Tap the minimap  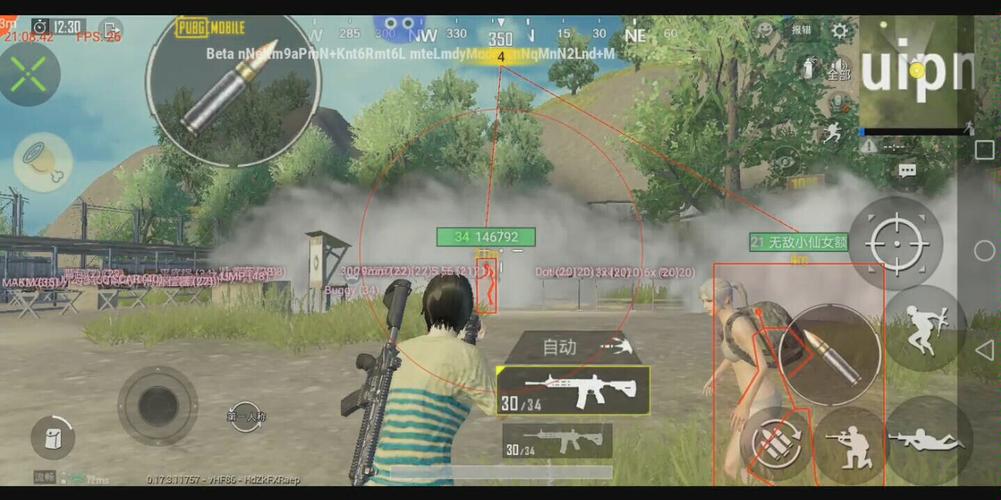915,75
